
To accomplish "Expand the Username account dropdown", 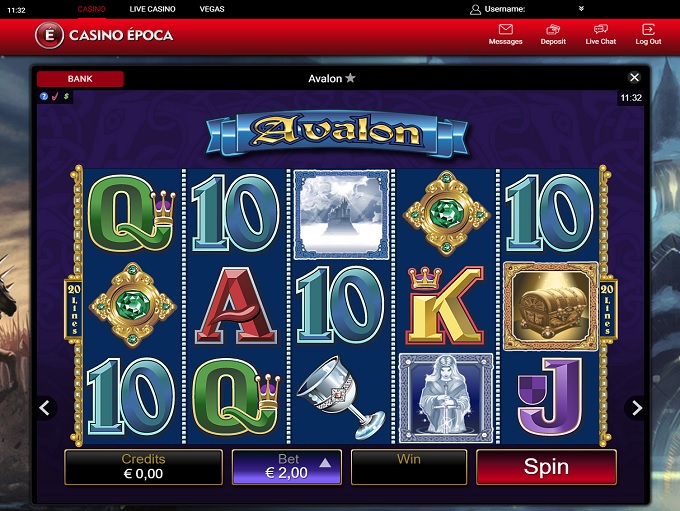I will (581, 9).
